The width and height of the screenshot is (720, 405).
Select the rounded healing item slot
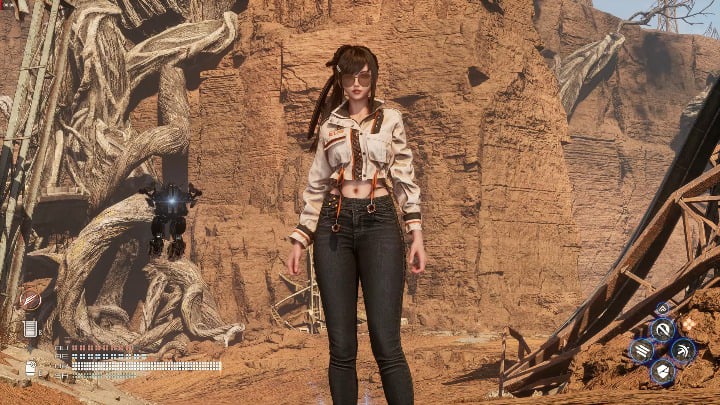pyautogui.click(x=31, y=368)
